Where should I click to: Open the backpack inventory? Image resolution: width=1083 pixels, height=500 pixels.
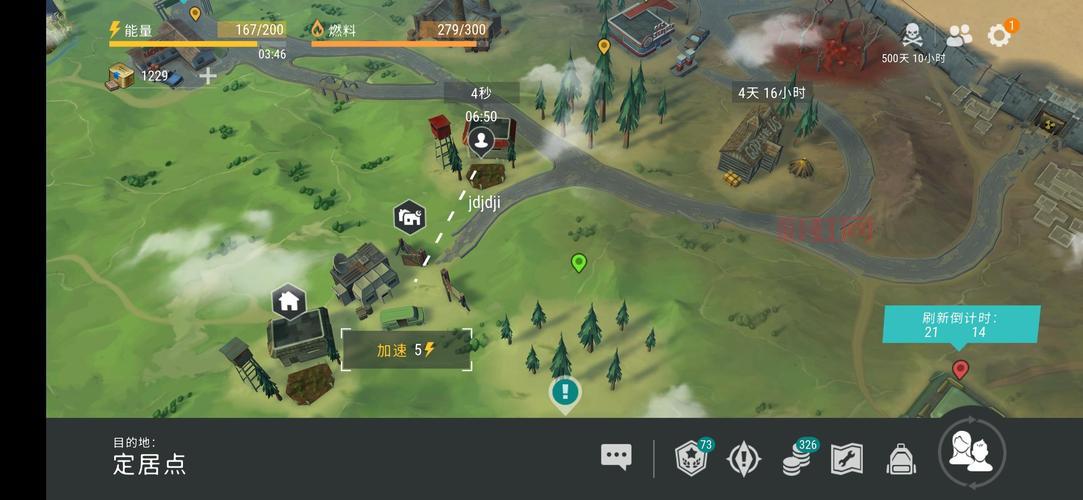click(902, 458)
